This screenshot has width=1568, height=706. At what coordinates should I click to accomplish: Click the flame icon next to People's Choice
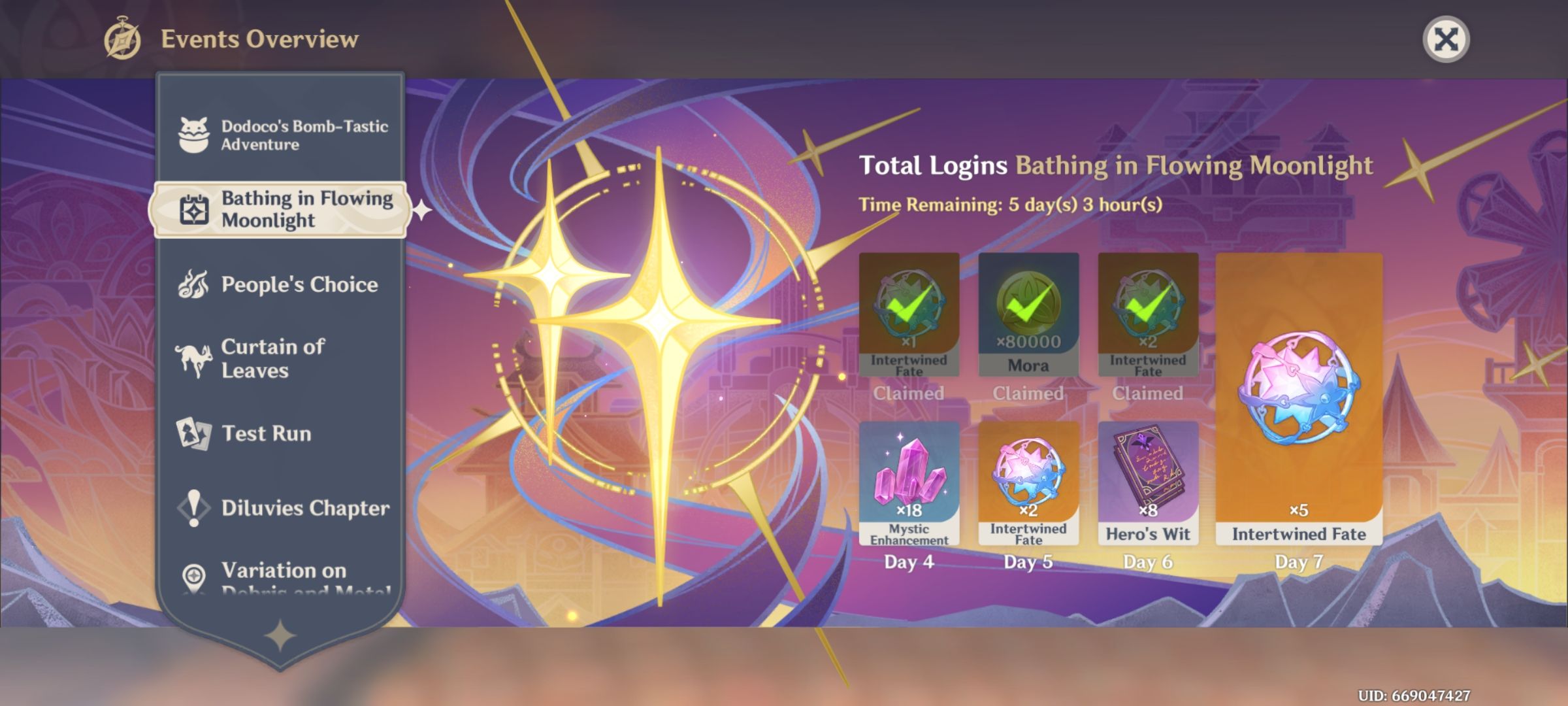(x=192, y=284)
